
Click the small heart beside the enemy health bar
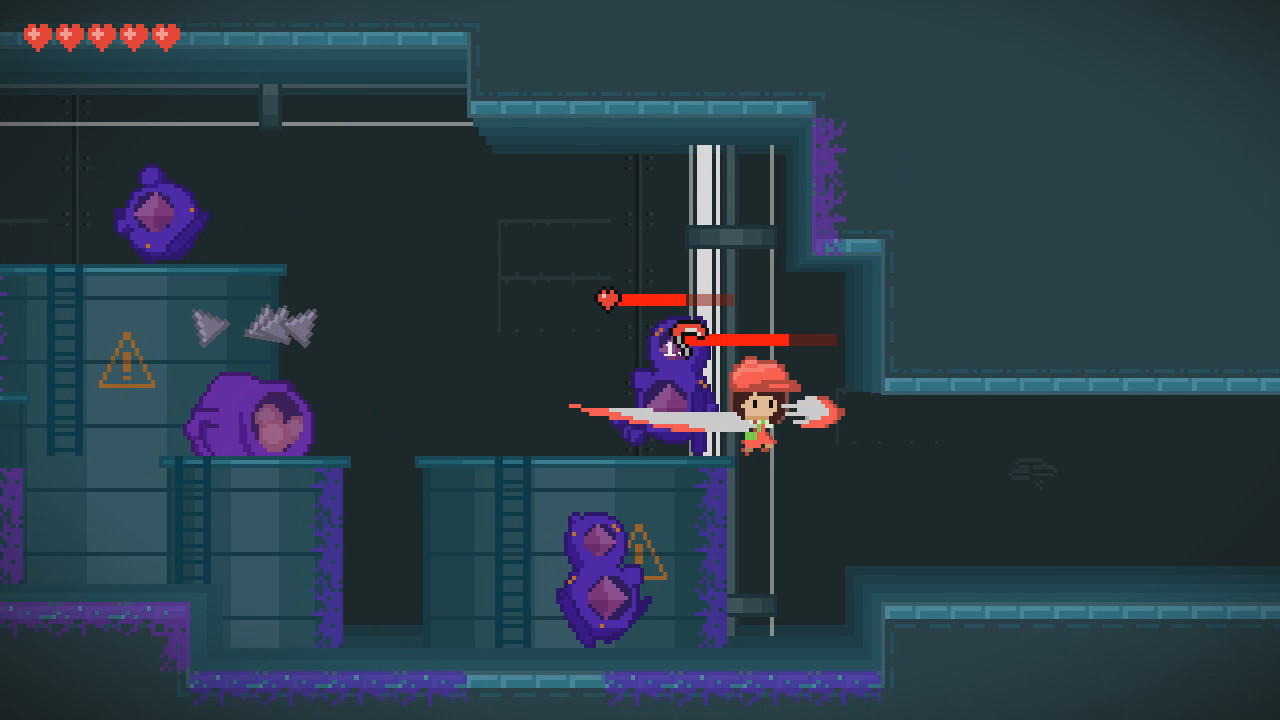point(608,297)
